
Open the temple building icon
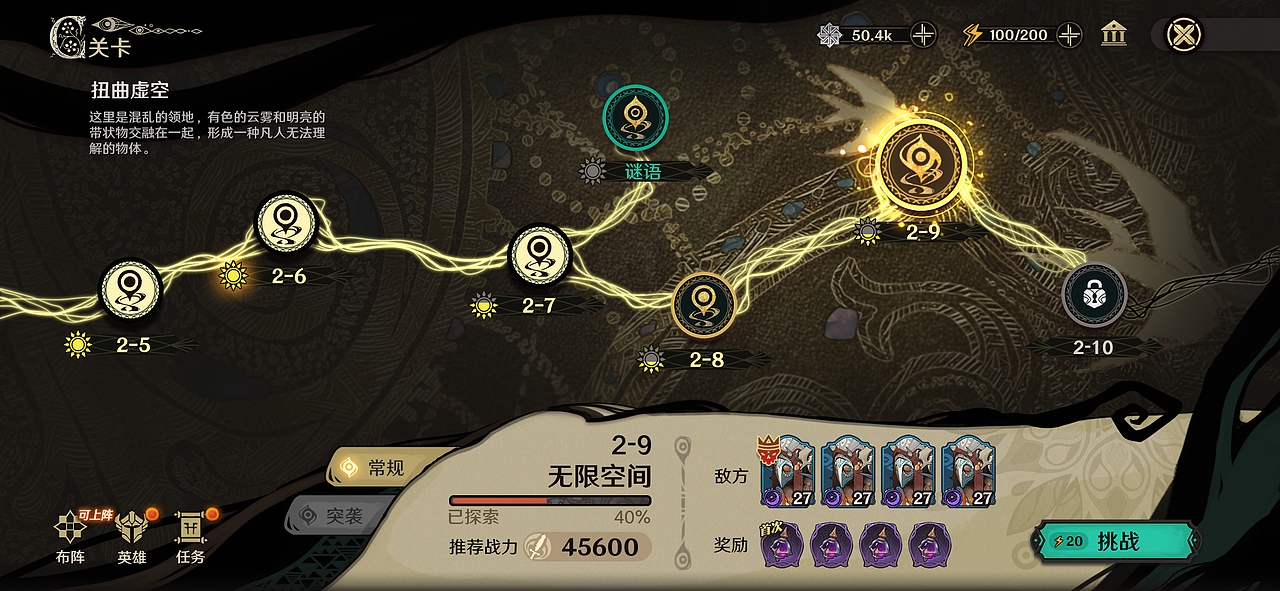point(1113,35)
